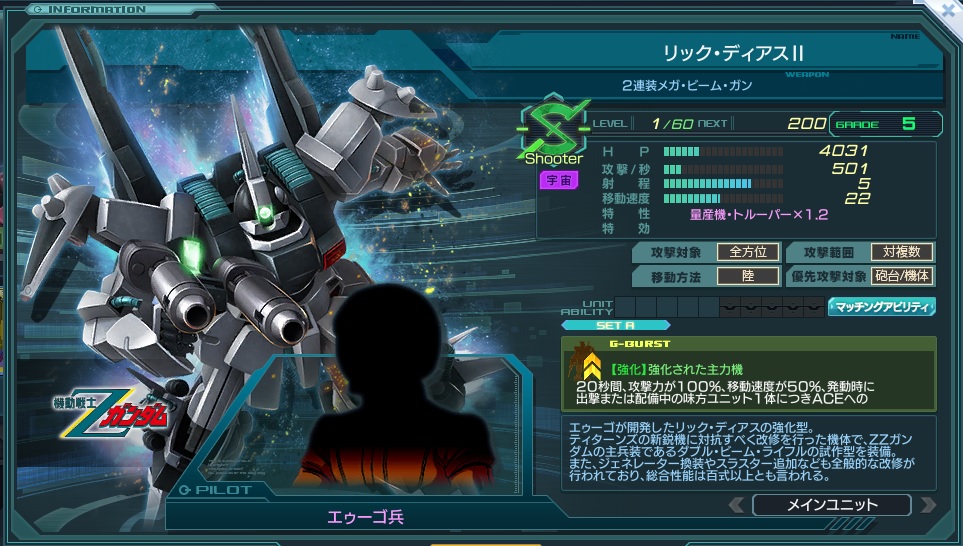Screen dimensions: 963x546
Task: Open the マッチングアビリティ matching ability panel
Action: pos(881,307)
